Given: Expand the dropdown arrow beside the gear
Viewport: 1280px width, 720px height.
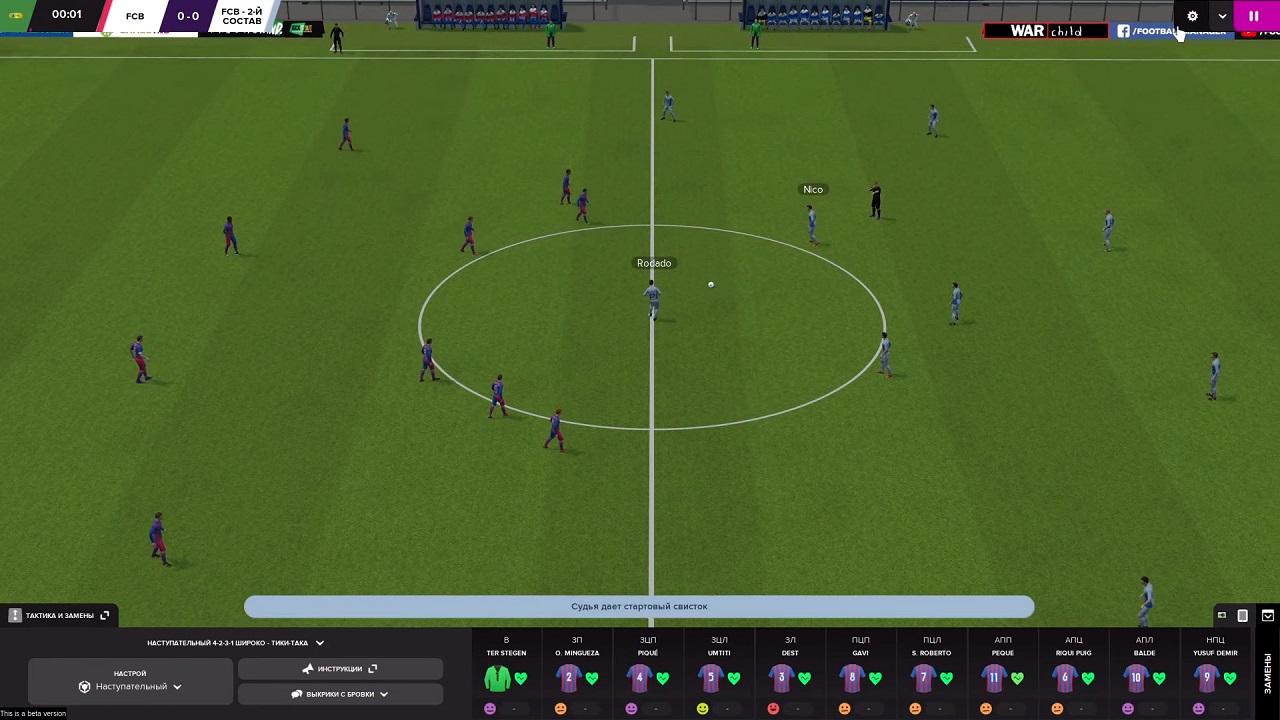Looking at the screenshot, I should coord(1222,16).
